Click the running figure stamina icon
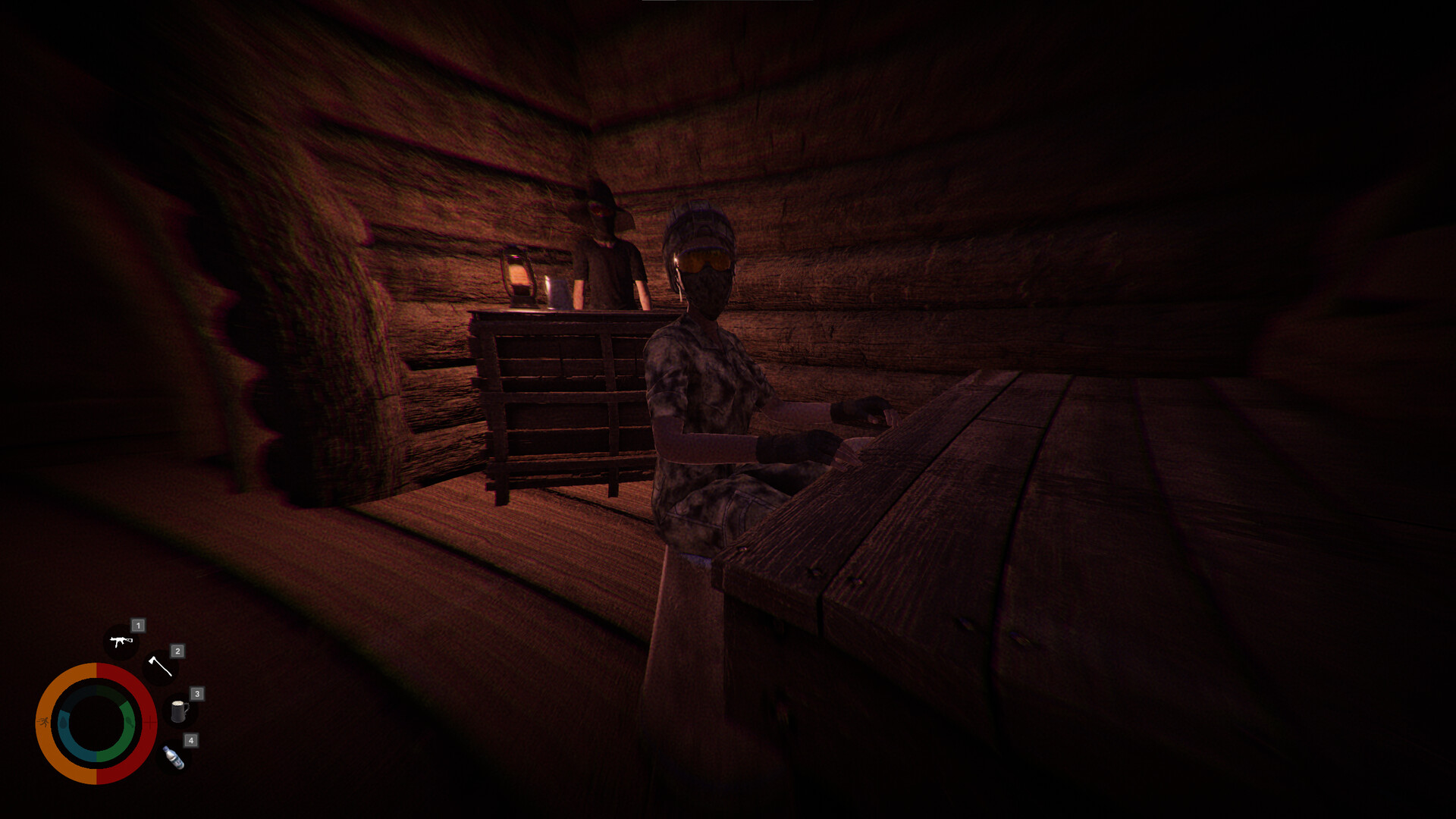The image size is (1456, 819). [44, 721]
